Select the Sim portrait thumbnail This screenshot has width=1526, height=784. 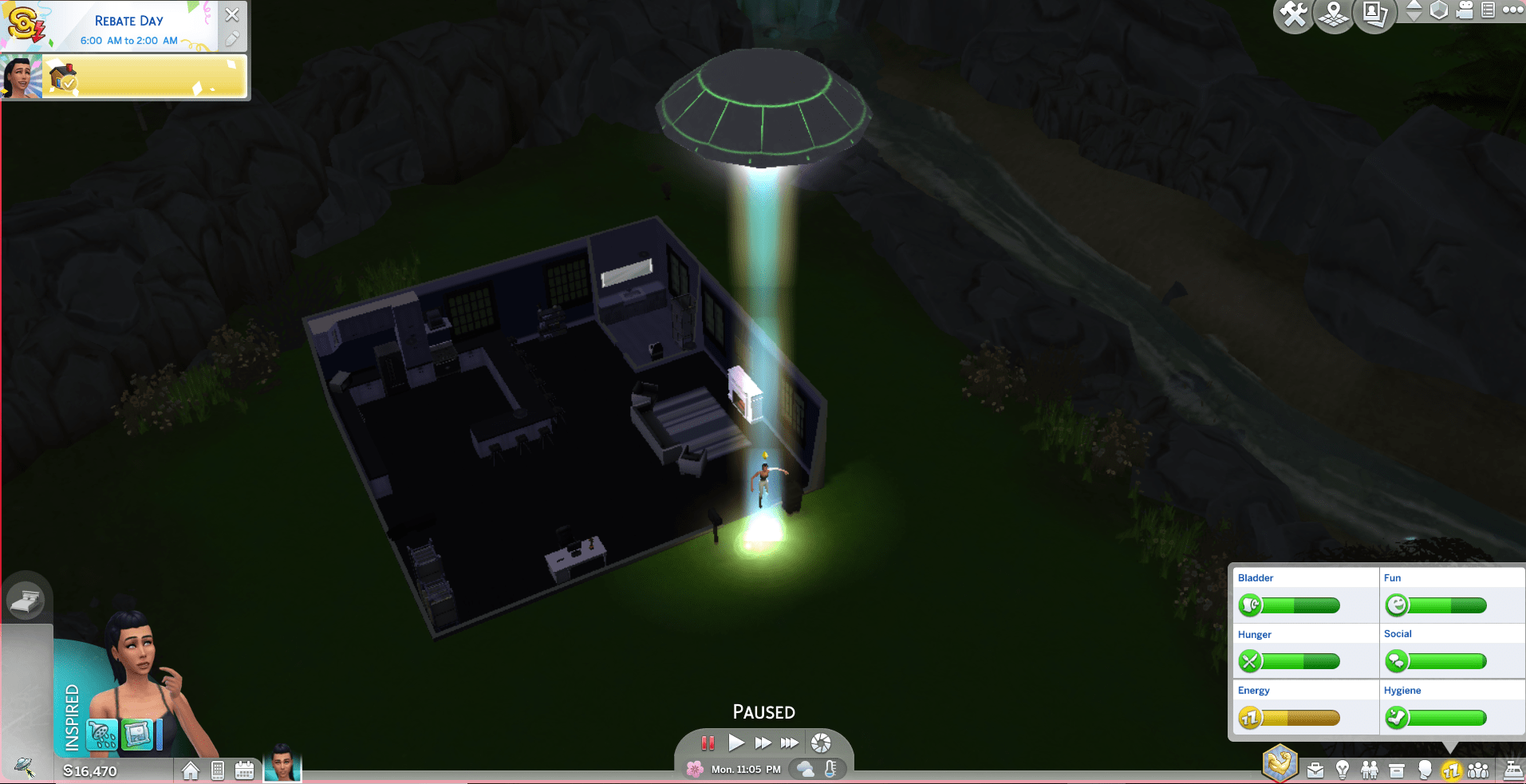coord(282,768)
